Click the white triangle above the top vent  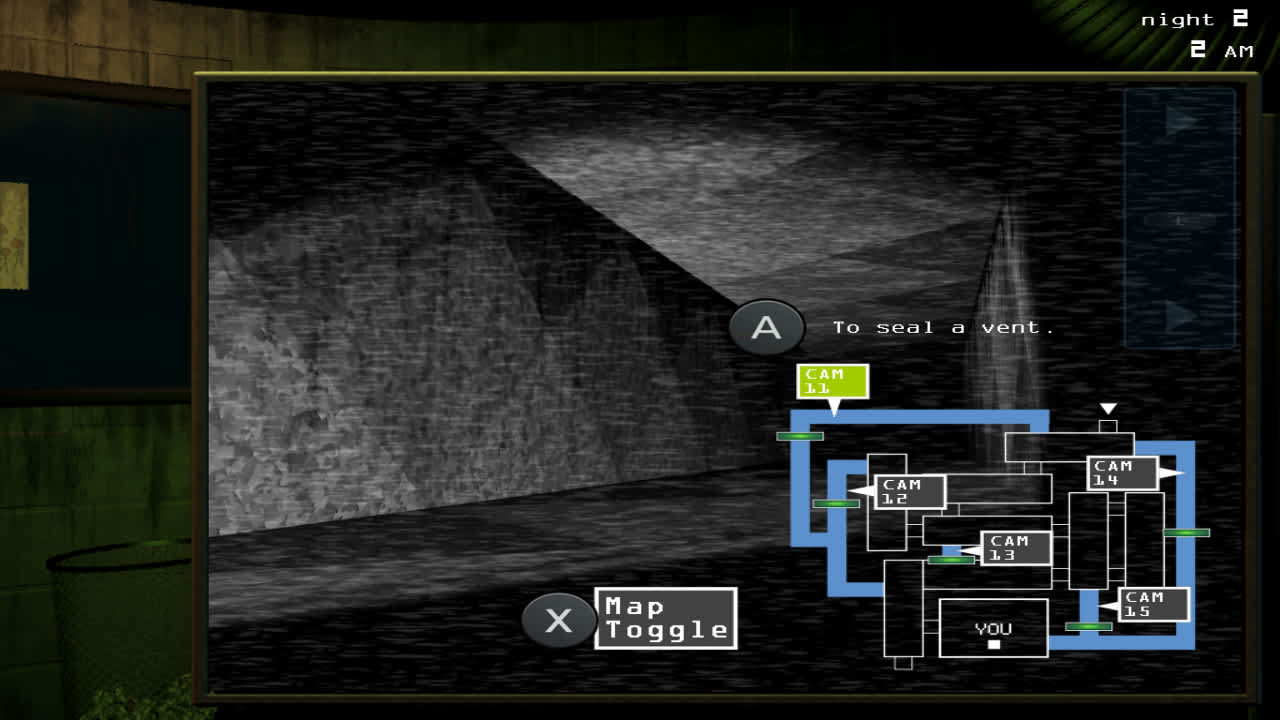(1110, 407)
